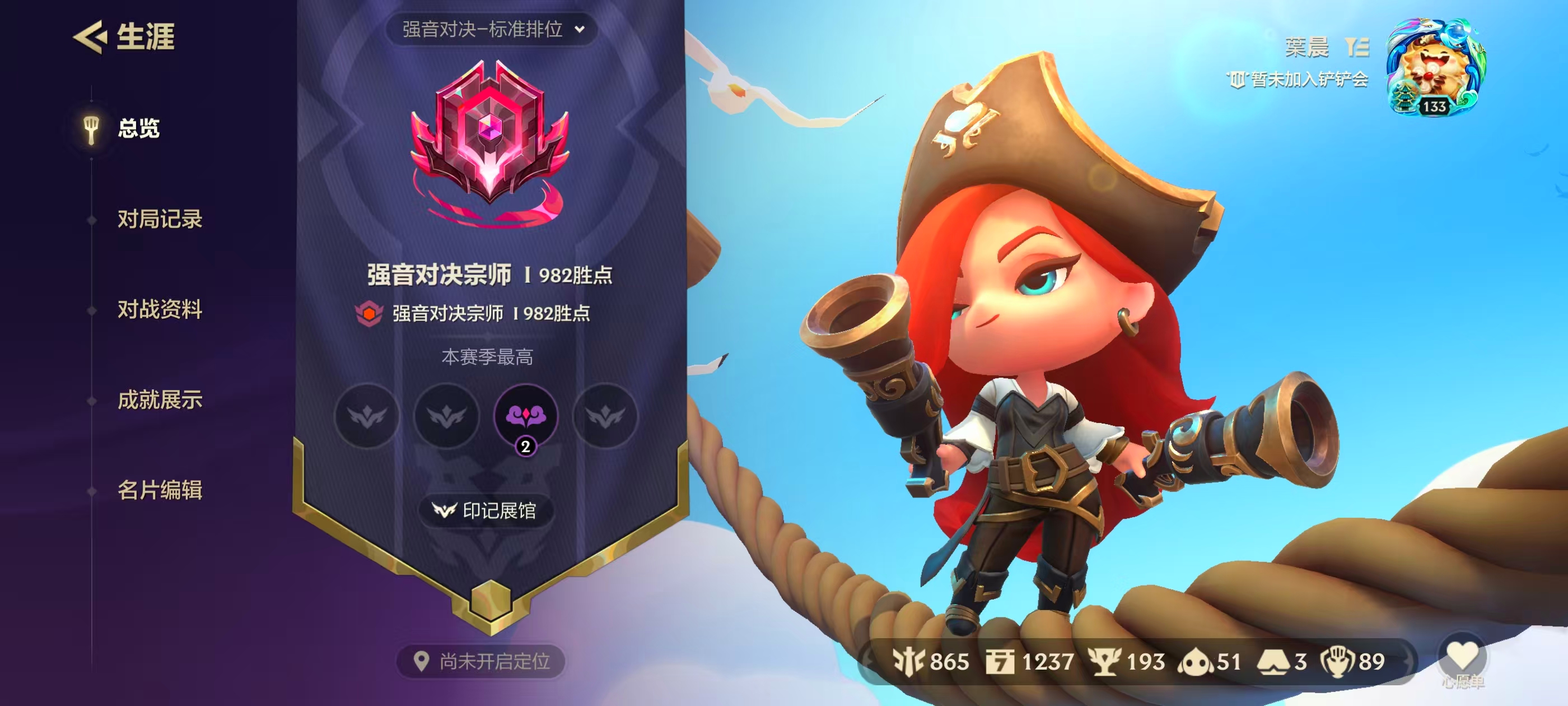Select the highlighted purple seasonal mark with badge 2
This screenshot has width=1568, height=706.
tap(526, 416)
